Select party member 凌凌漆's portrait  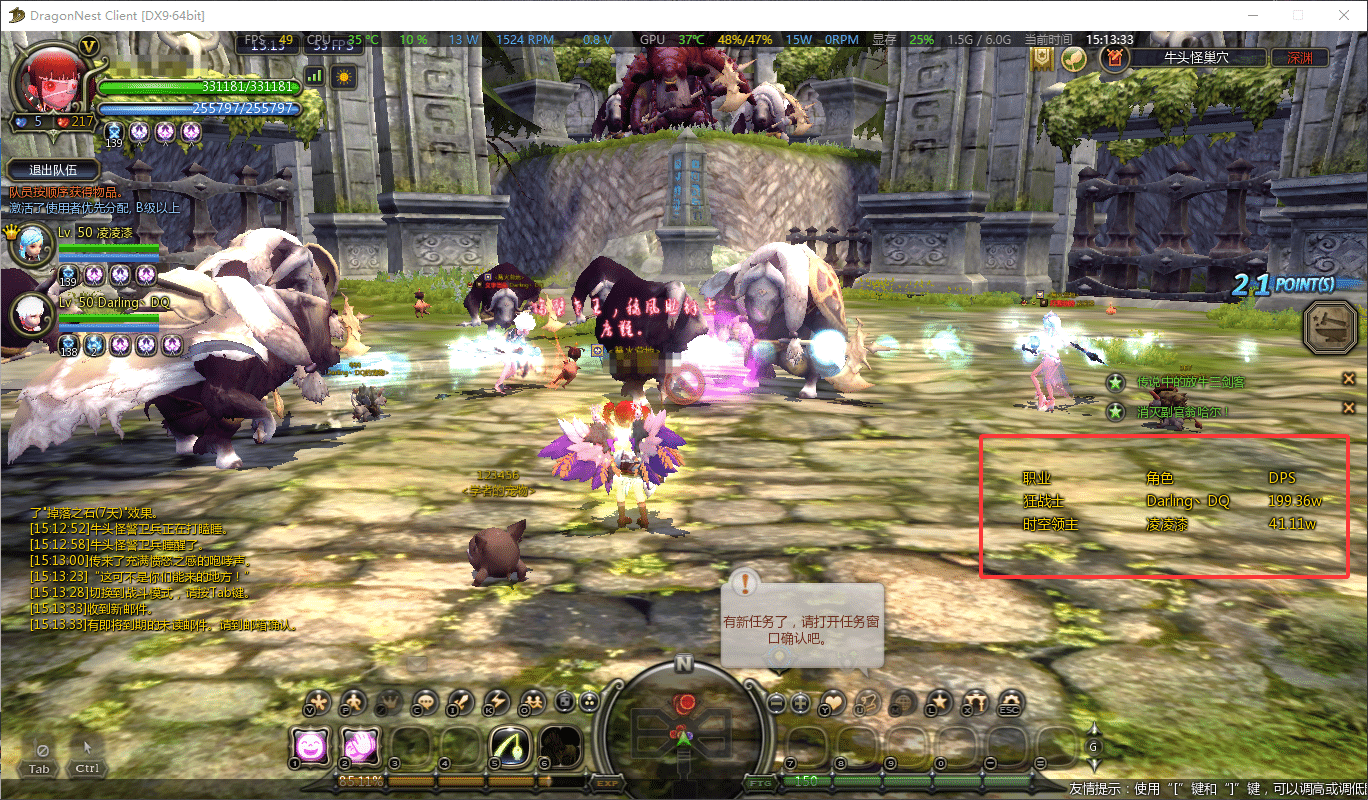(29, 245)
